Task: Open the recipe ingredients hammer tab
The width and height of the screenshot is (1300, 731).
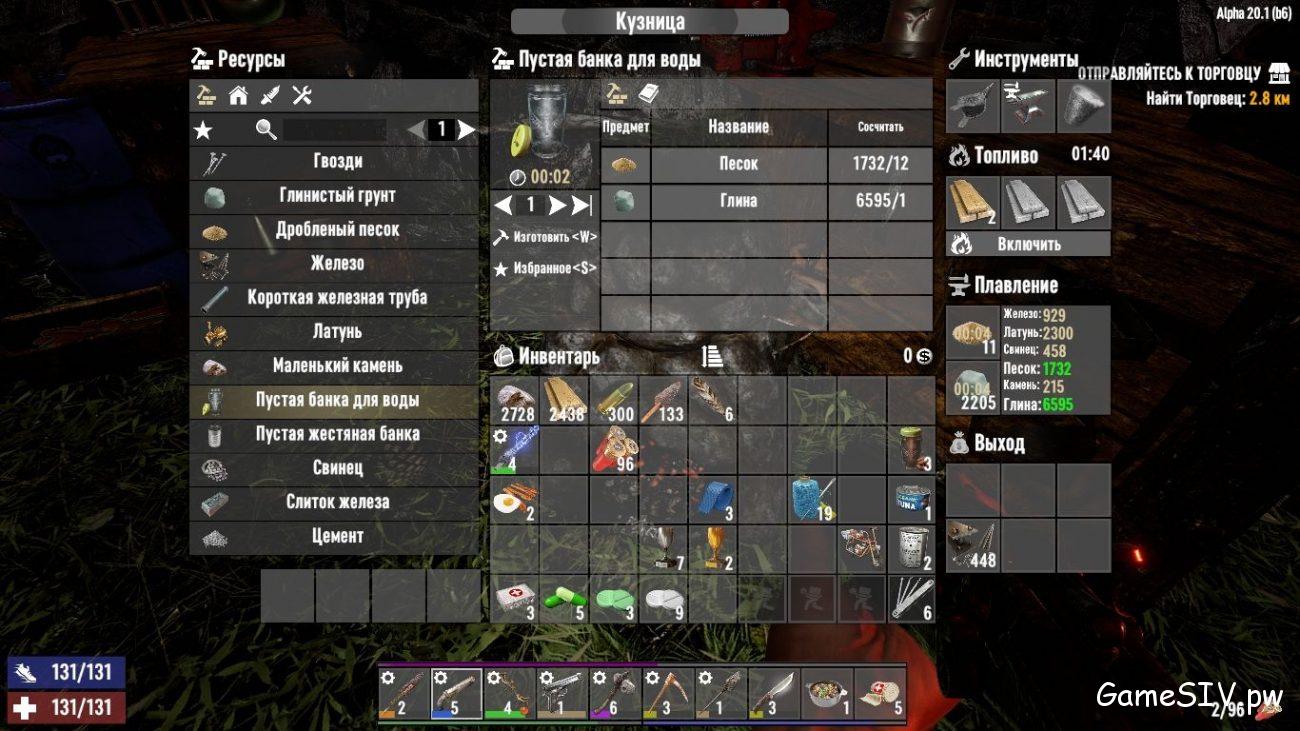Action: point(616,92)
